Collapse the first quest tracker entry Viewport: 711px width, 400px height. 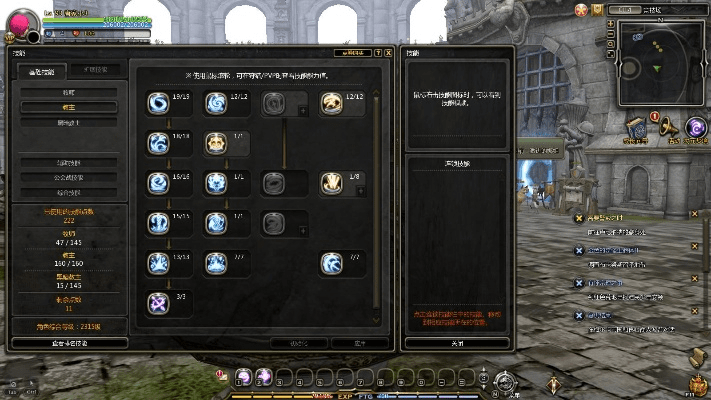(x=695, y=214)
